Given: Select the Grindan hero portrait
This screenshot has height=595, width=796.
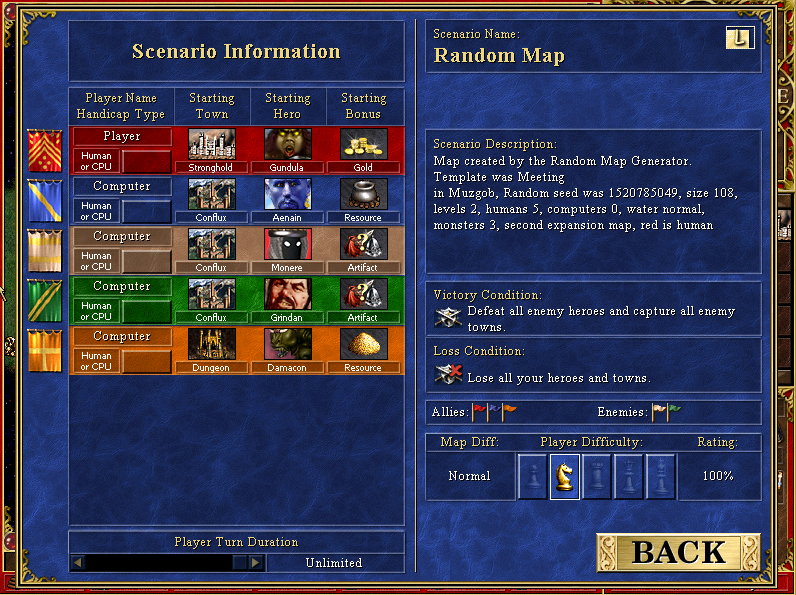Looking at the screenshot, I should pos(288,294).
